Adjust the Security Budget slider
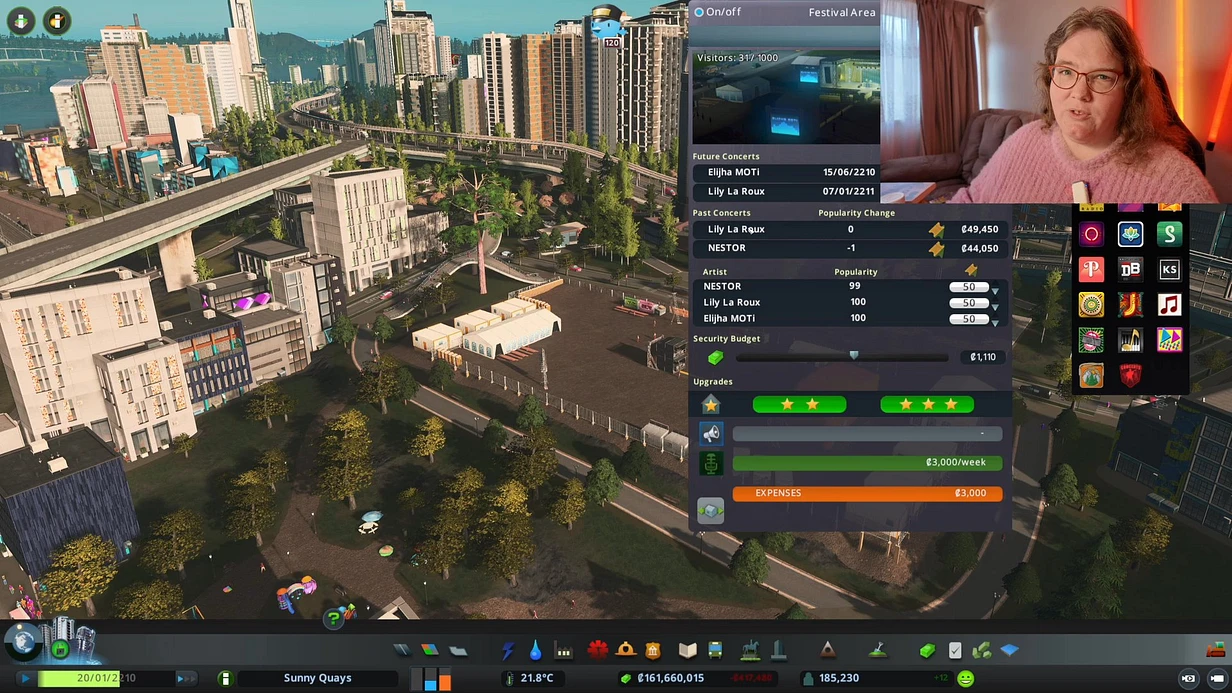 pyautogui.click(x=853, y=356)
